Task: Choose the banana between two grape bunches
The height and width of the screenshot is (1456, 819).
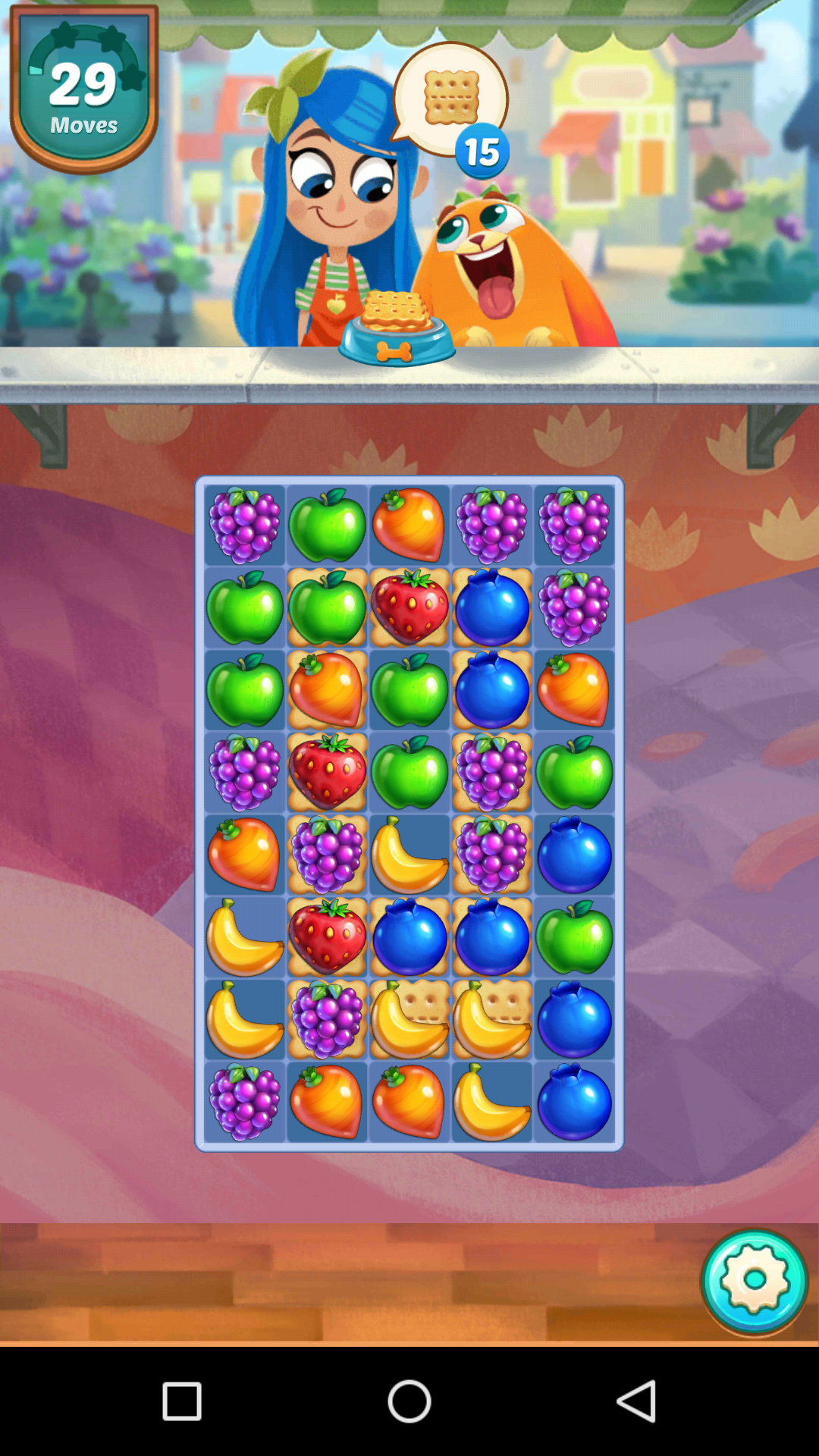Action: tap(409, 855)
